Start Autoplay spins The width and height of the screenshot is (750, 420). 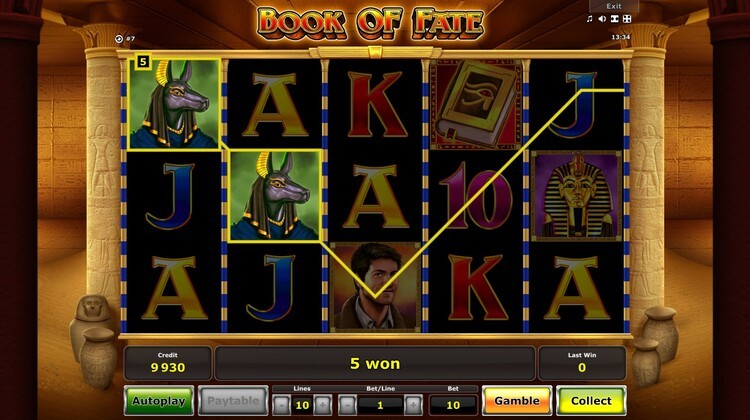159,401
